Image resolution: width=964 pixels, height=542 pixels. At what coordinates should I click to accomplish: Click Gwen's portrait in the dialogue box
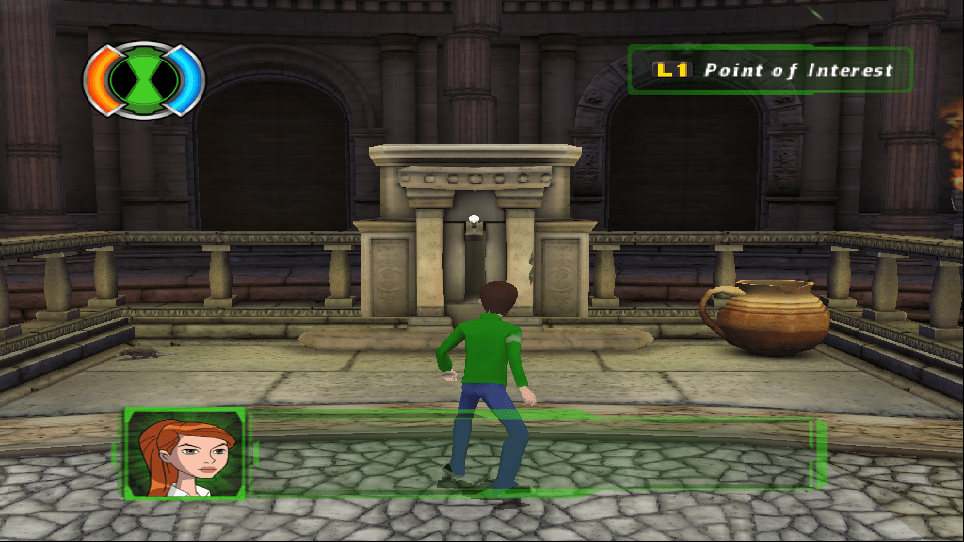pyautogui.click(x=185, y=454)
